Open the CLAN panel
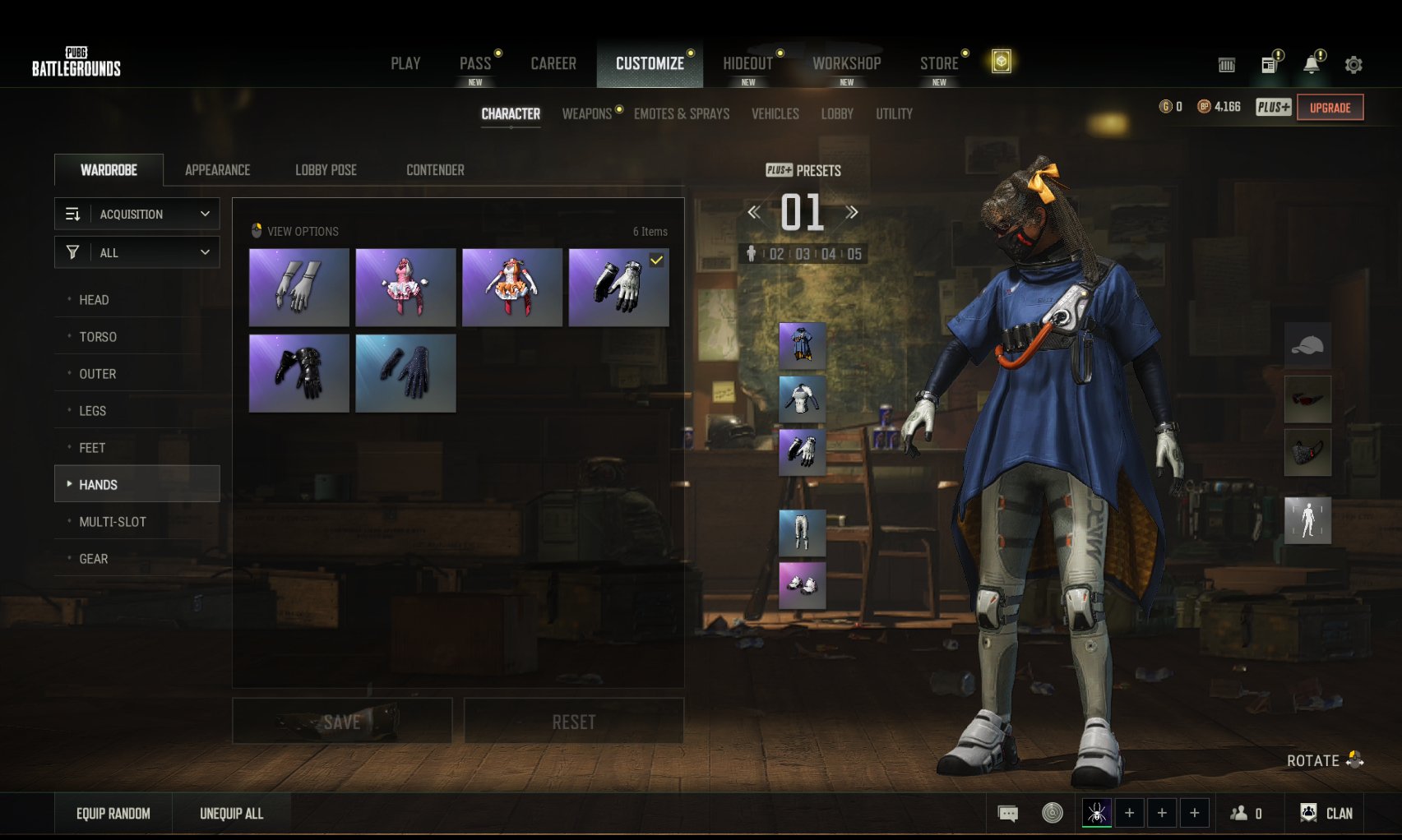This screenshot has height=840, width=1402. point(1326,814)
